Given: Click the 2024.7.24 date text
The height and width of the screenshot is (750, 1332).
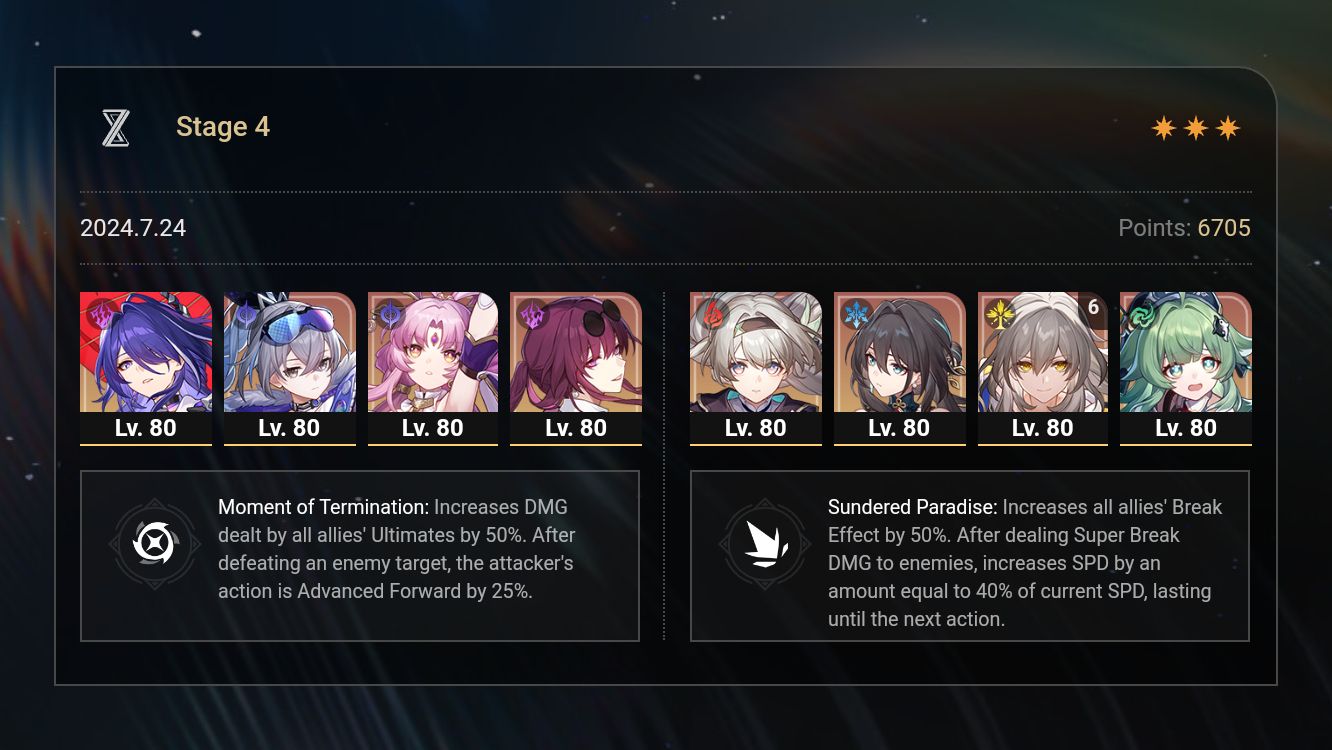Looking at the screenshot, I should tap(133, 228).
